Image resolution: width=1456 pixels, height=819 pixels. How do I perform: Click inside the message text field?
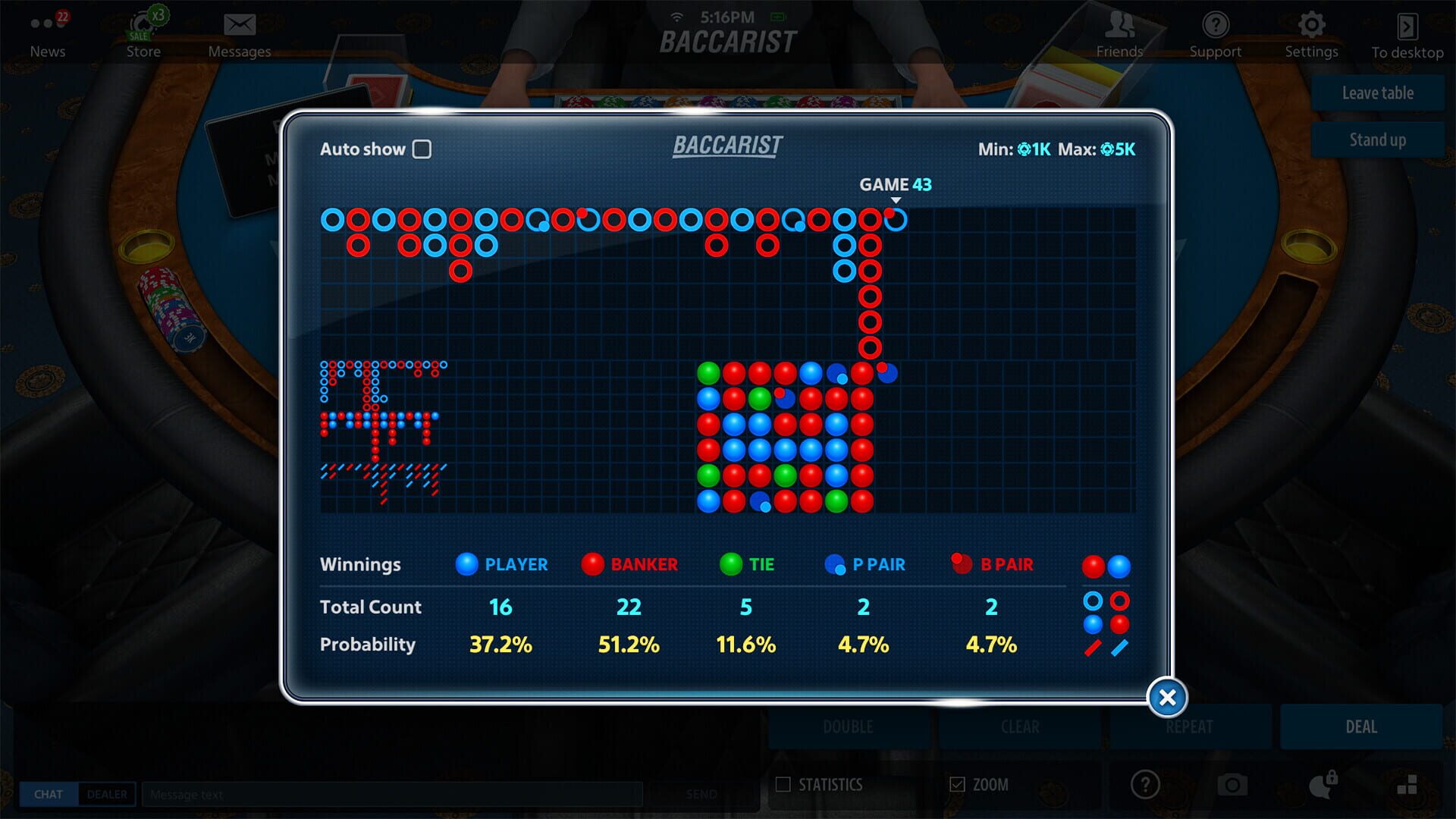[394, 794]
